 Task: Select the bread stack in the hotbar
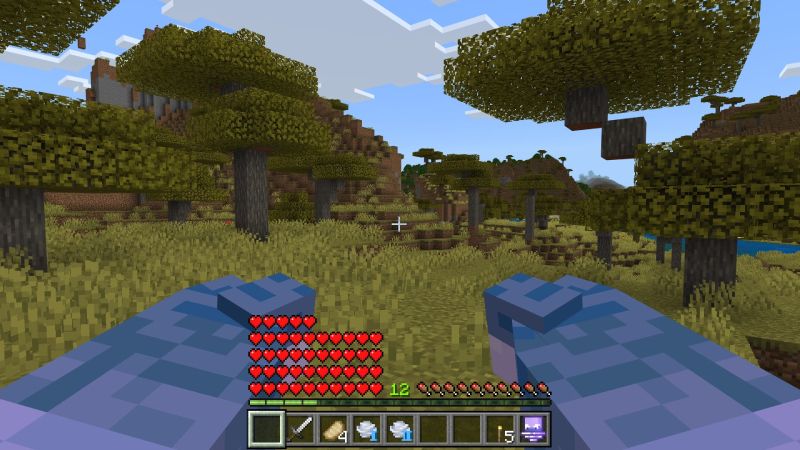click(x=334, y=429)
